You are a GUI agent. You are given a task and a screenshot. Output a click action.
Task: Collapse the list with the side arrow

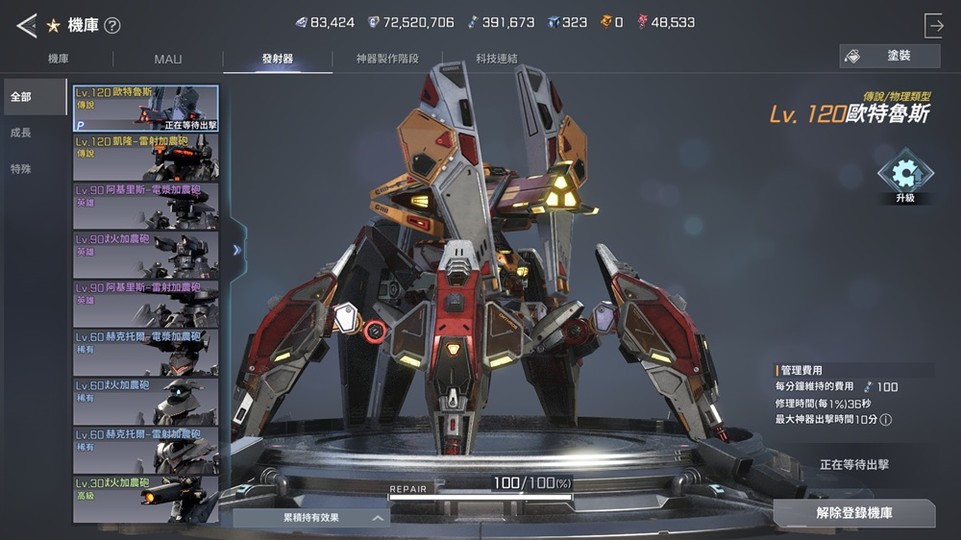(237, 250)
